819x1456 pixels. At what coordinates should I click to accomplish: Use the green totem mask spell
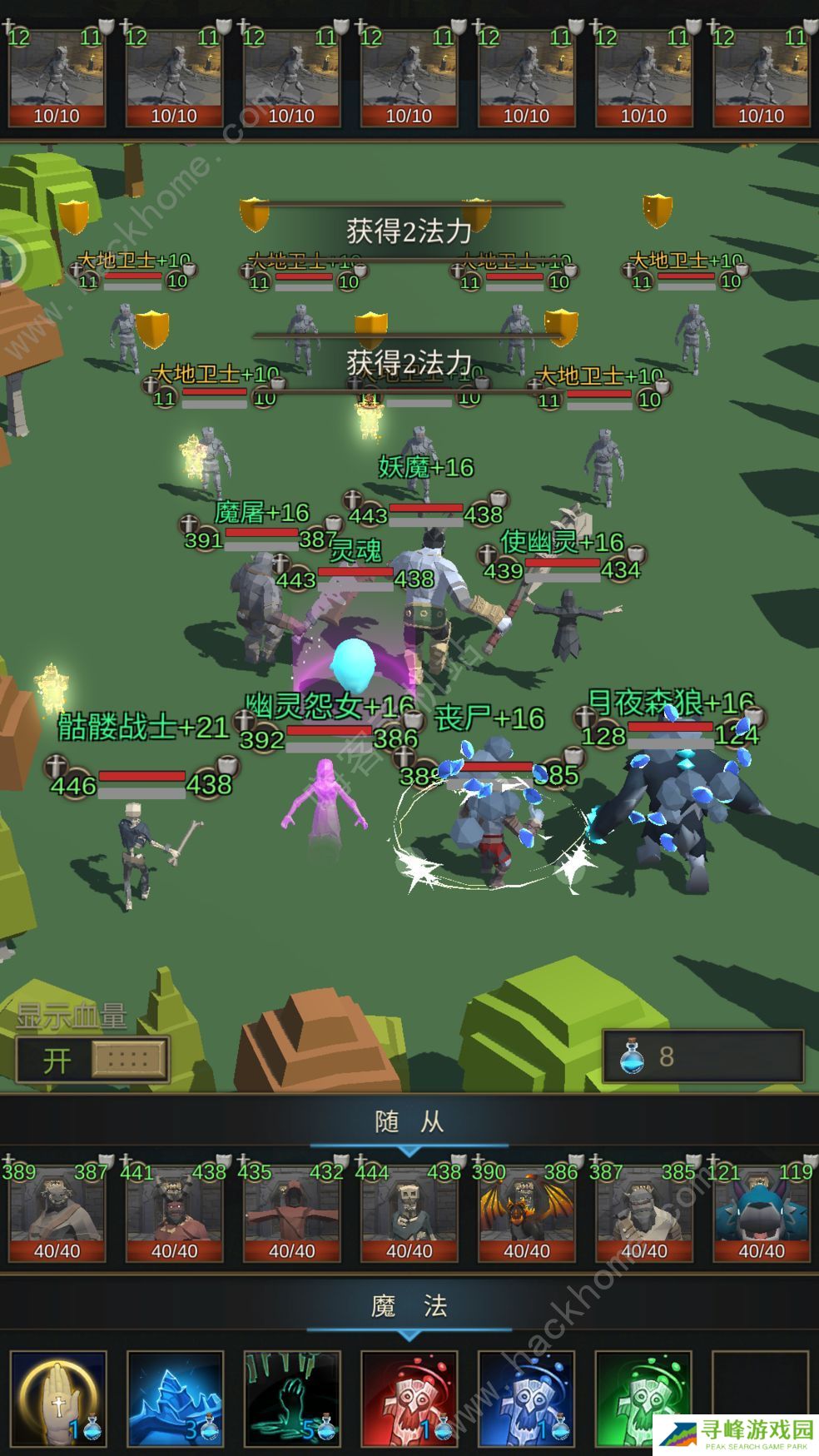click(643, 1398)
